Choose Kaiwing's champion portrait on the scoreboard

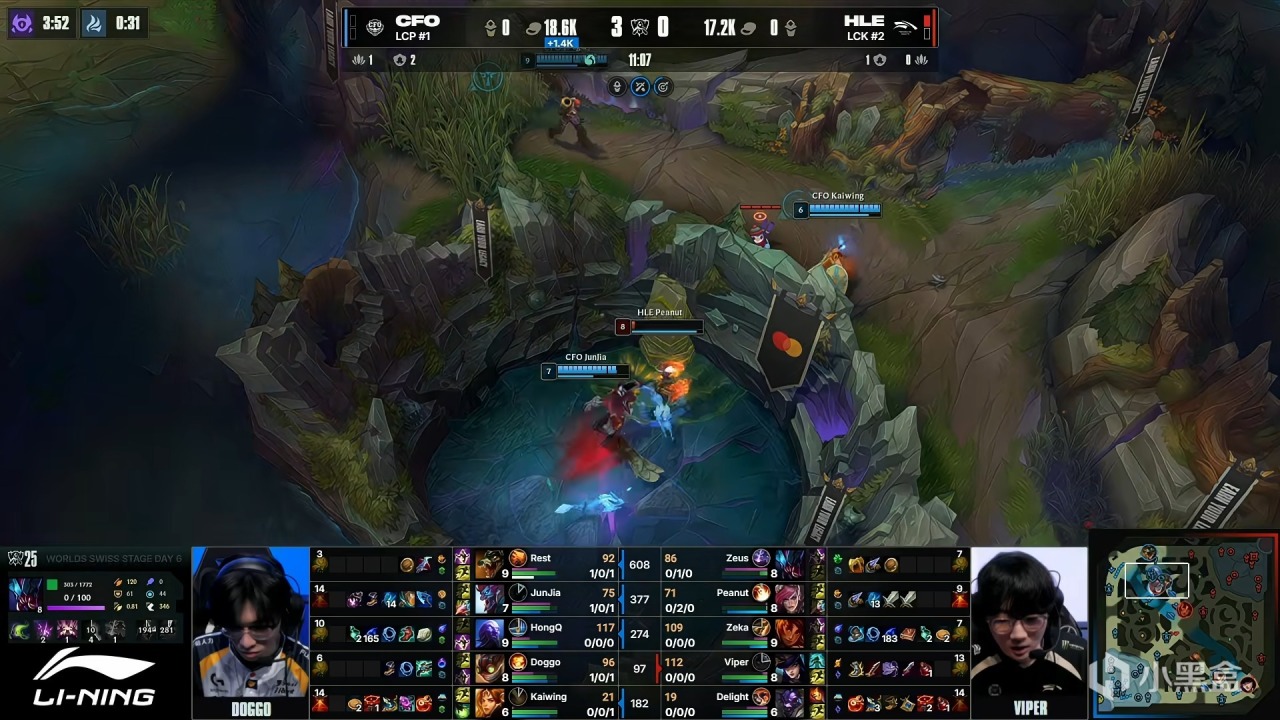point(489,702)
